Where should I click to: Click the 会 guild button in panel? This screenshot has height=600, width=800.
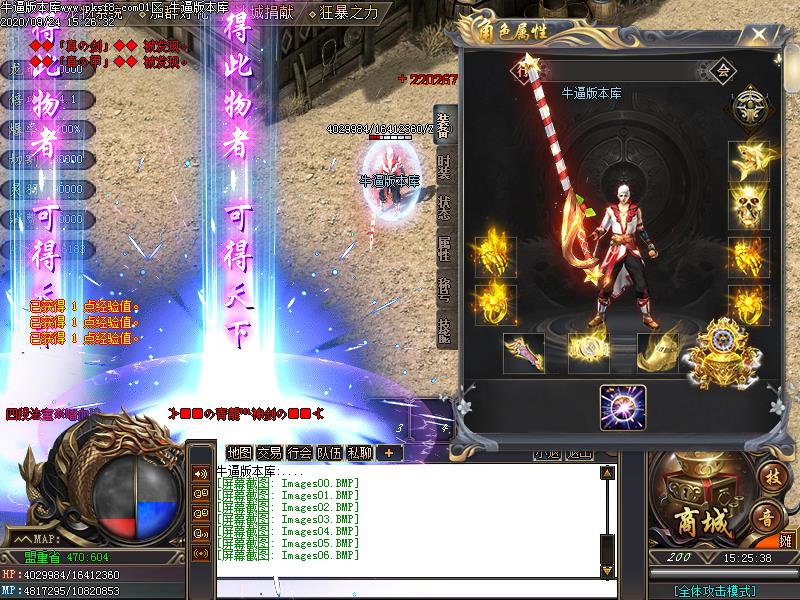pos(724,71)
